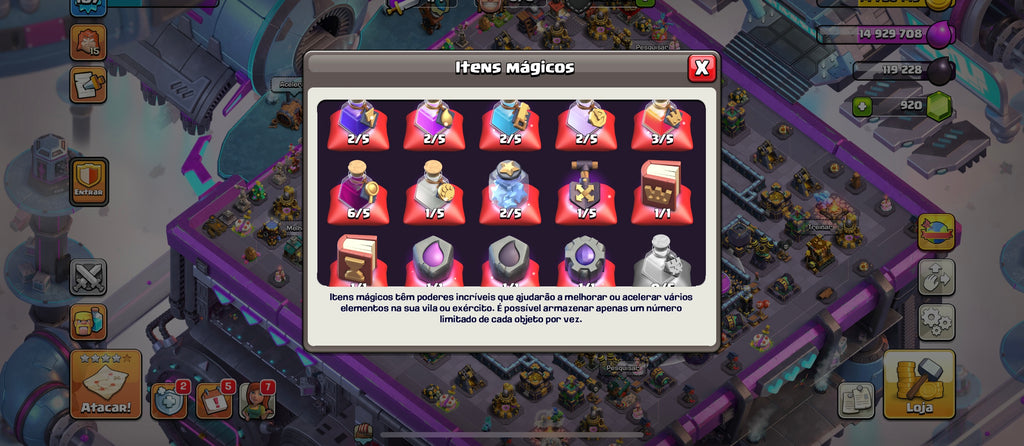Open the clipboard layout button beside Loja
This screenshot has width=1024, height=446.
click(855, 400)
